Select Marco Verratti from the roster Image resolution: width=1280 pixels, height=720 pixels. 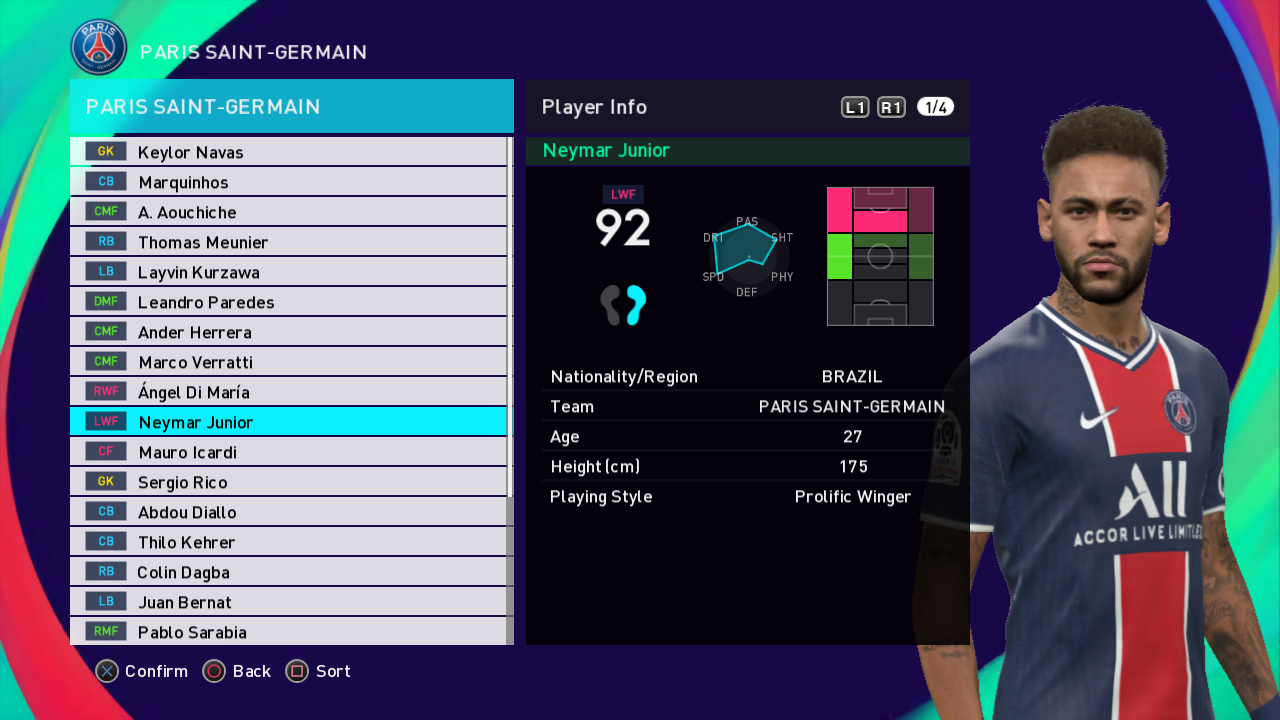click(288, 362)
